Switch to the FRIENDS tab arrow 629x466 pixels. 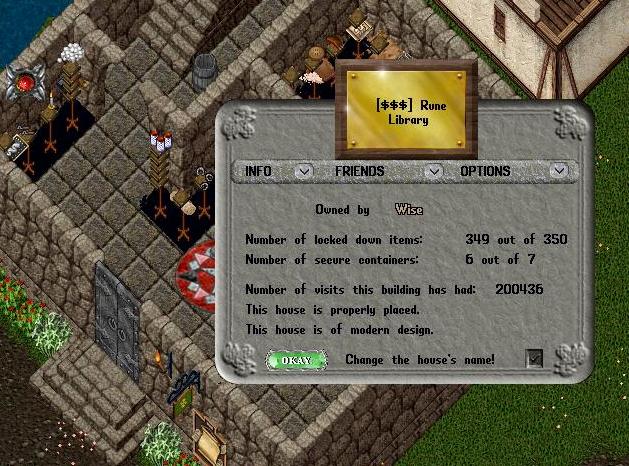[x=433, y=171]
